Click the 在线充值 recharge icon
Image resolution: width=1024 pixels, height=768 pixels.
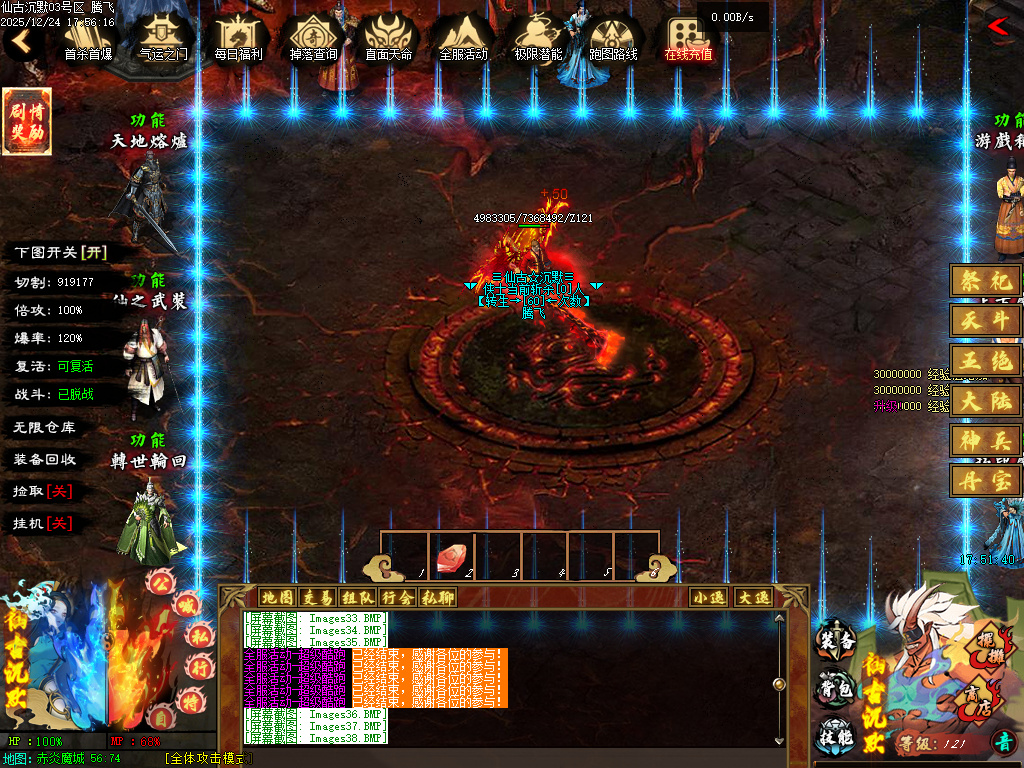[x=688, y=38]
